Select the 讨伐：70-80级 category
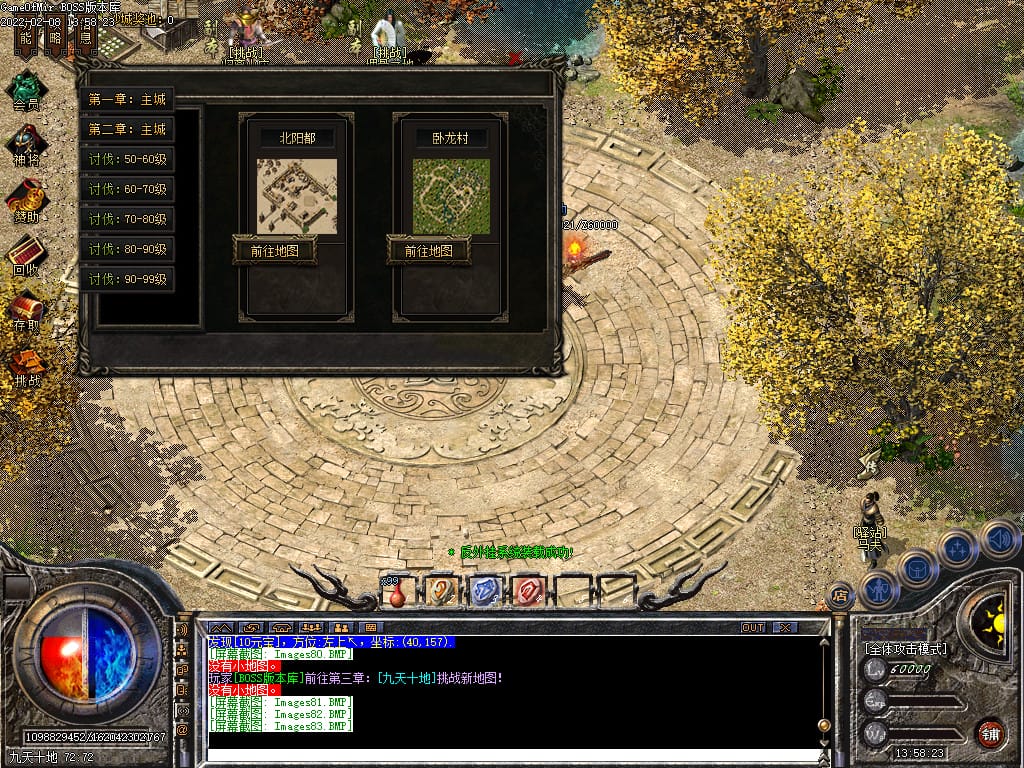Viewport: 1024px width, 768px height. (x=127, y=219)
